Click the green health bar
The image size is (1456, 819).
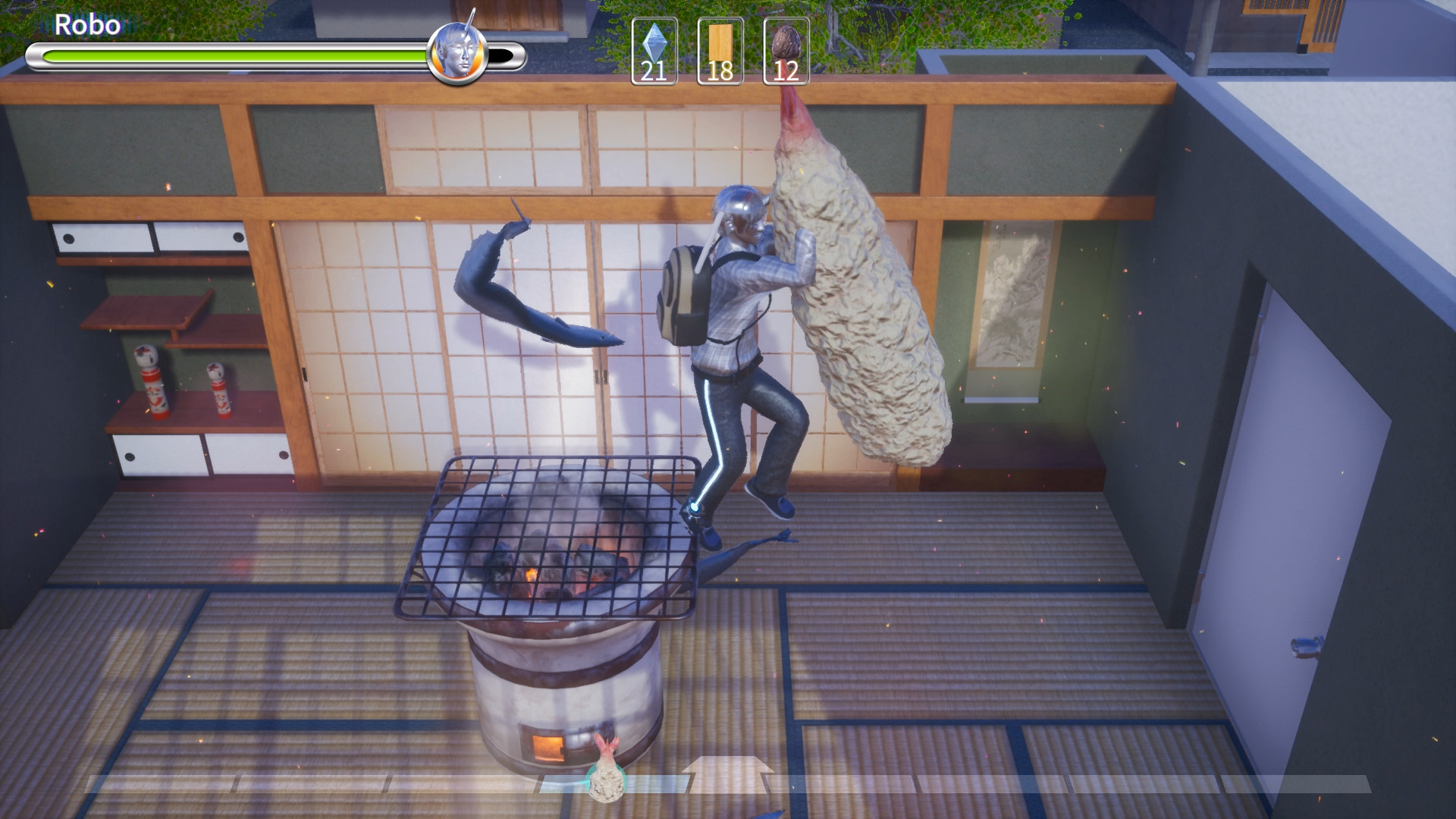(227, 54)
